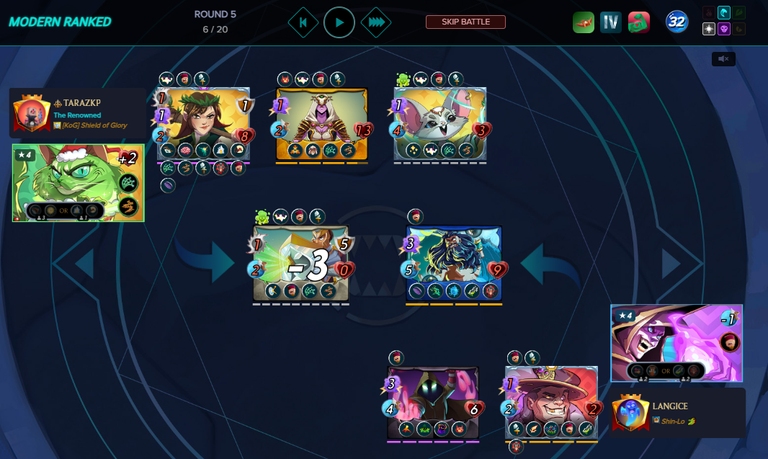The image size is (768, 459).
Task: Select the grey big-eared creature card
Action: click(x=440, y=123)
